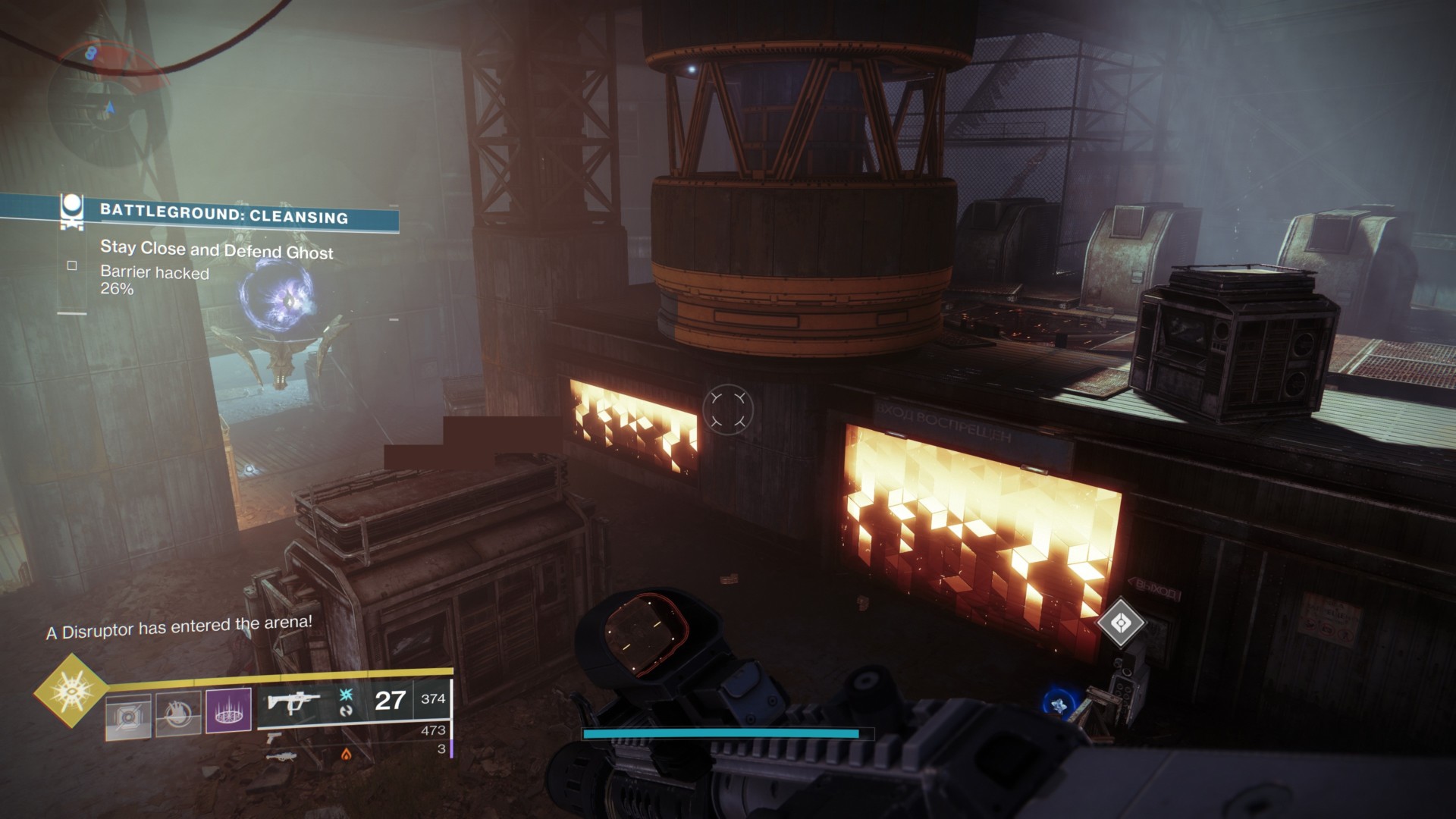The height and width of the screenshot is (819, 1456).
Task: Choose the flaming hand melee ability
Action: (179, 714)
